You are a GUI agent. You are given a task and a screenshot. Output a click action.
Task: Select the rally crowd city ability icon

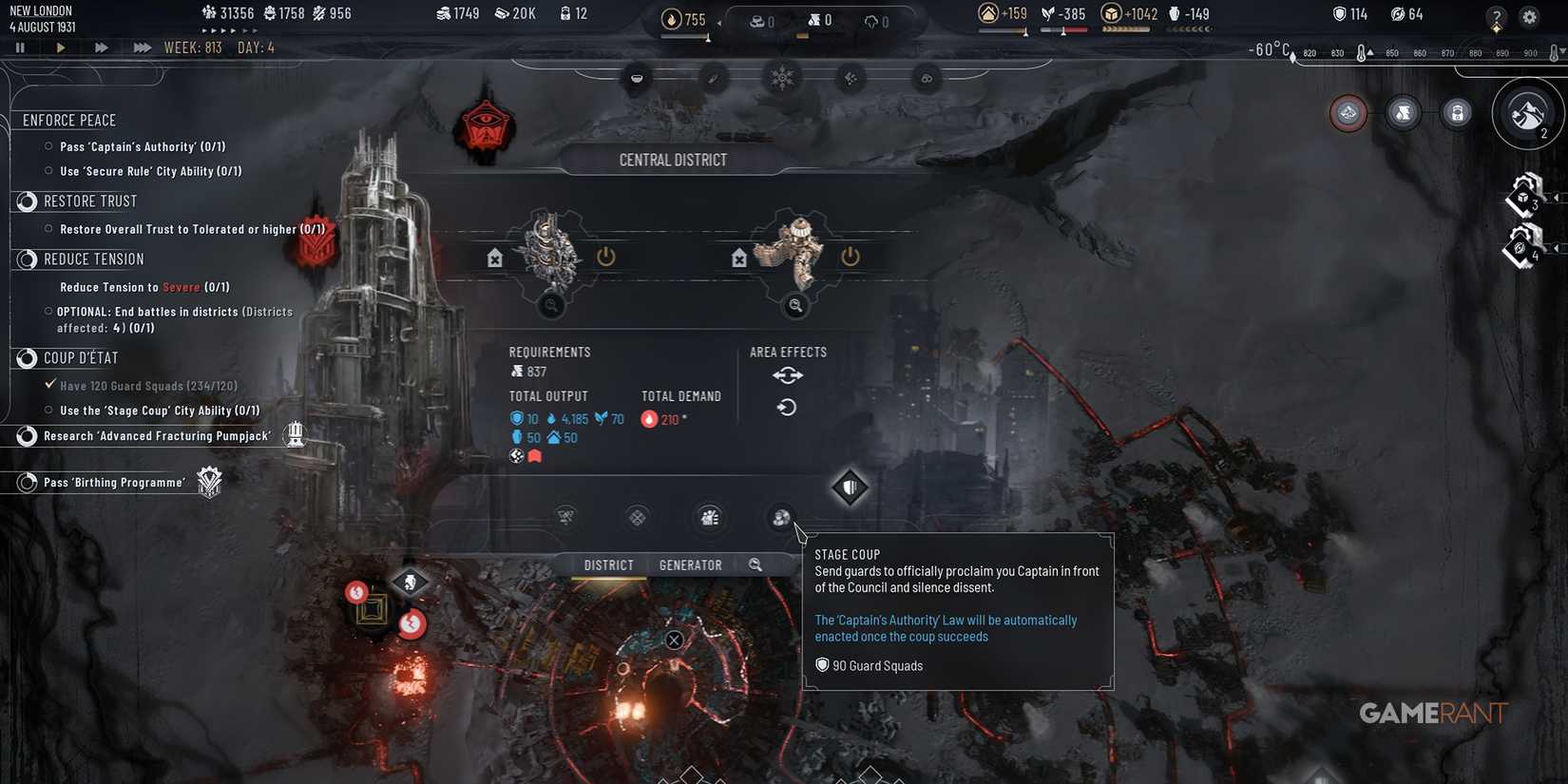coord(710,518)
